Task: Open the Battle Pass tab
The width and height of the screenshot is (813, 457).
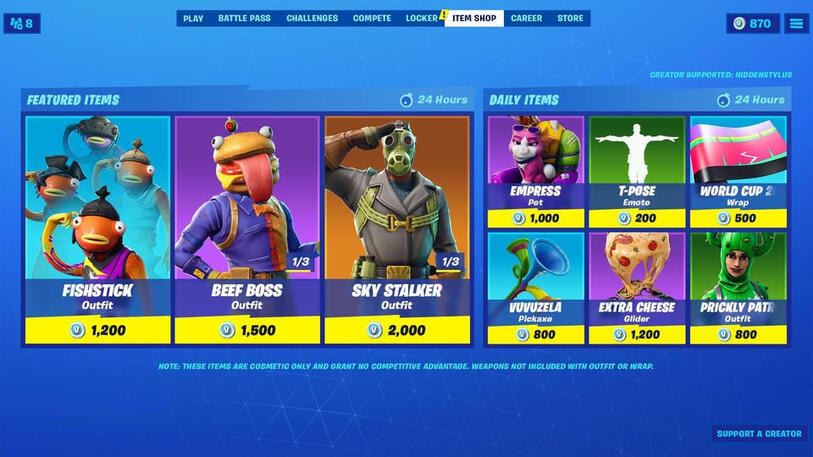Action: pos(244,18)
